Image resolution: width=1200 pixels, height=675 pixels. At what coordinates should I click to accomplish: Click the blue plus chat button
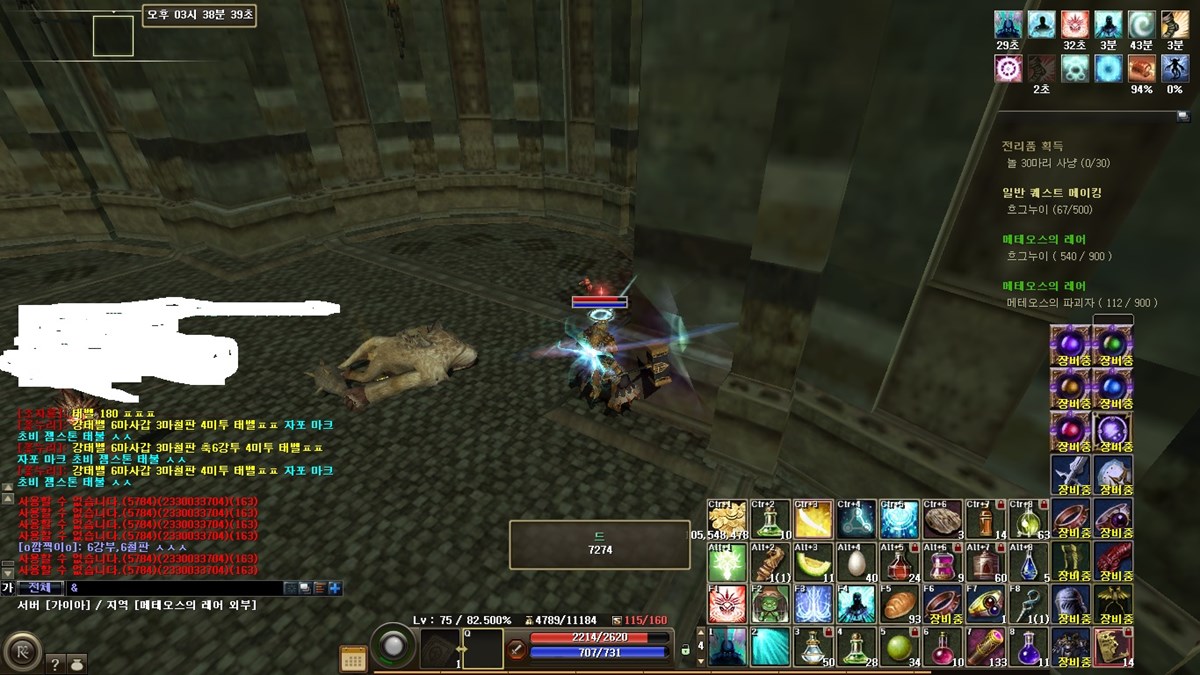click(335, 588)
